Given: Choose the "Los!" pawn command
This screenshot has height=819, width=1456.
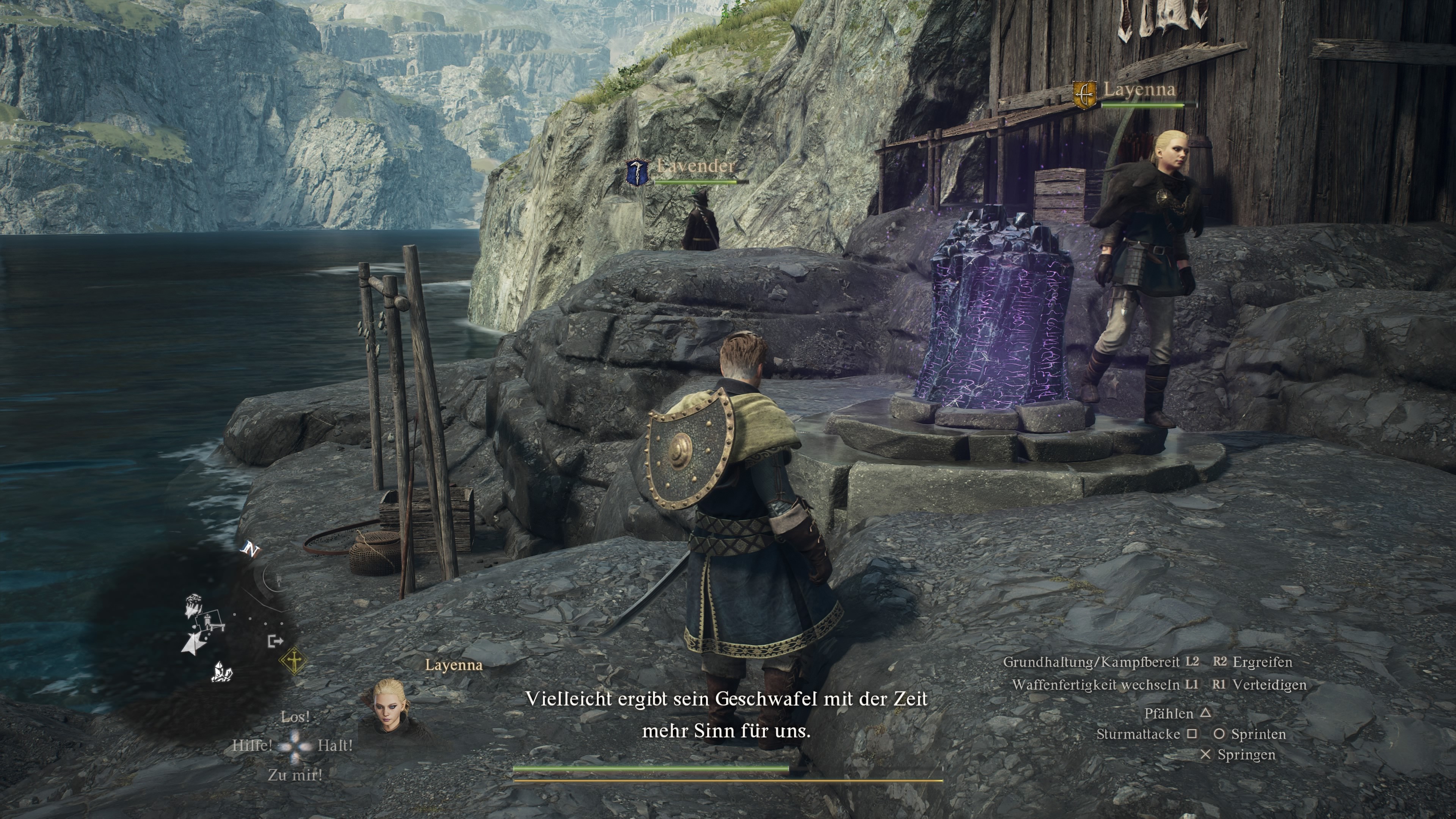Looking at the screenshot, I should (295, 717).
